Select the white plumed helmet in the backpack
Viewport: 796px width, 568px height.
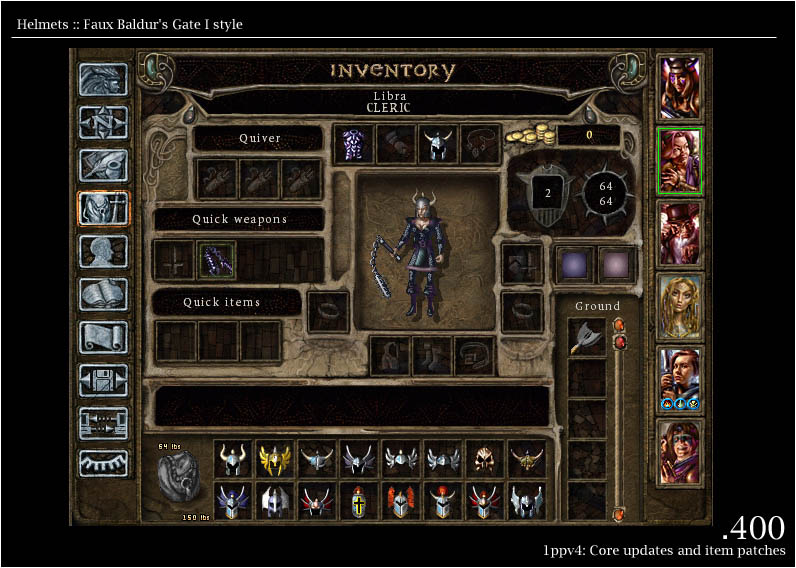(275, 500)
